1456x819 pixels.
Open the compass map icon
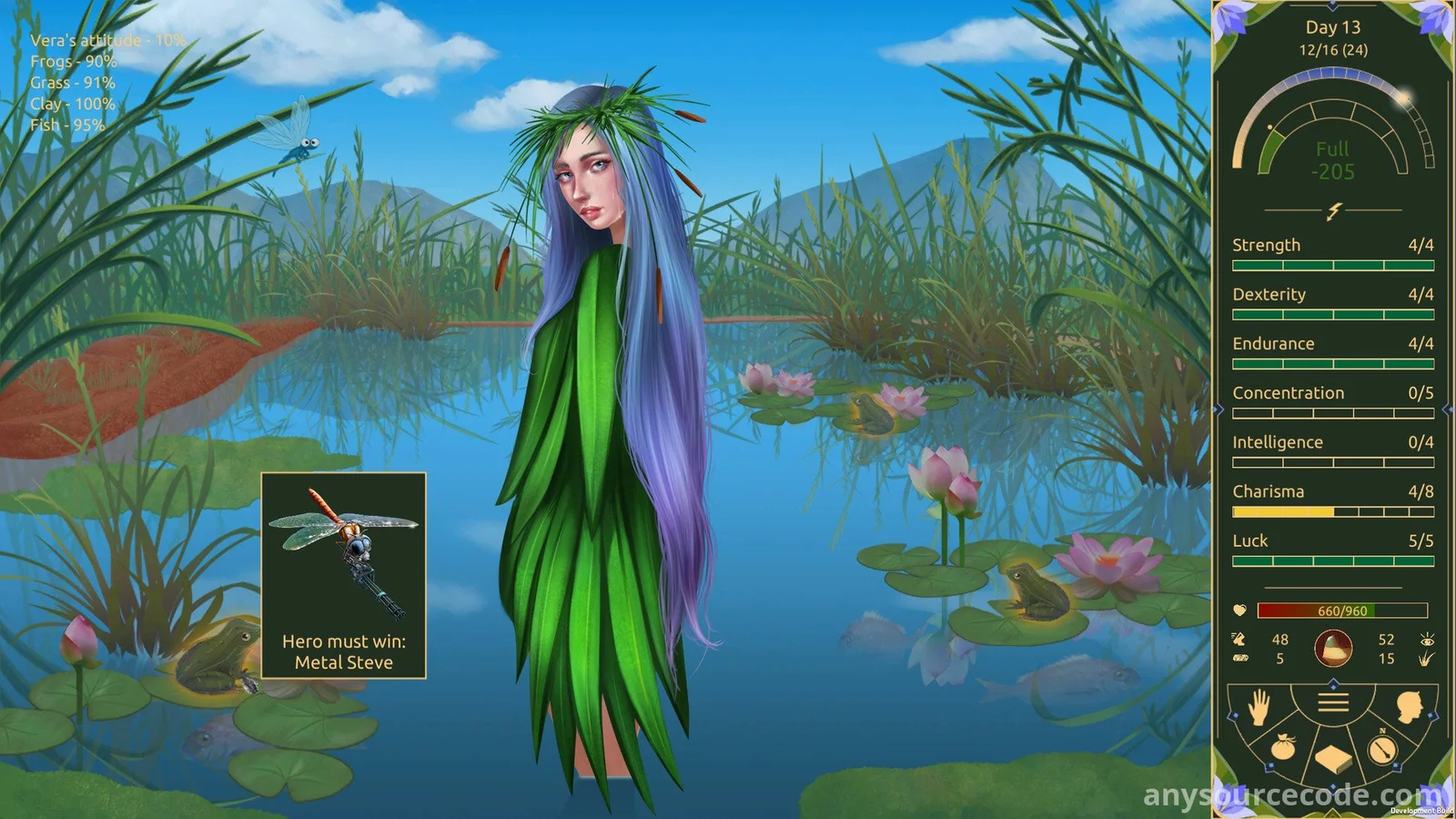[1383, 748]
